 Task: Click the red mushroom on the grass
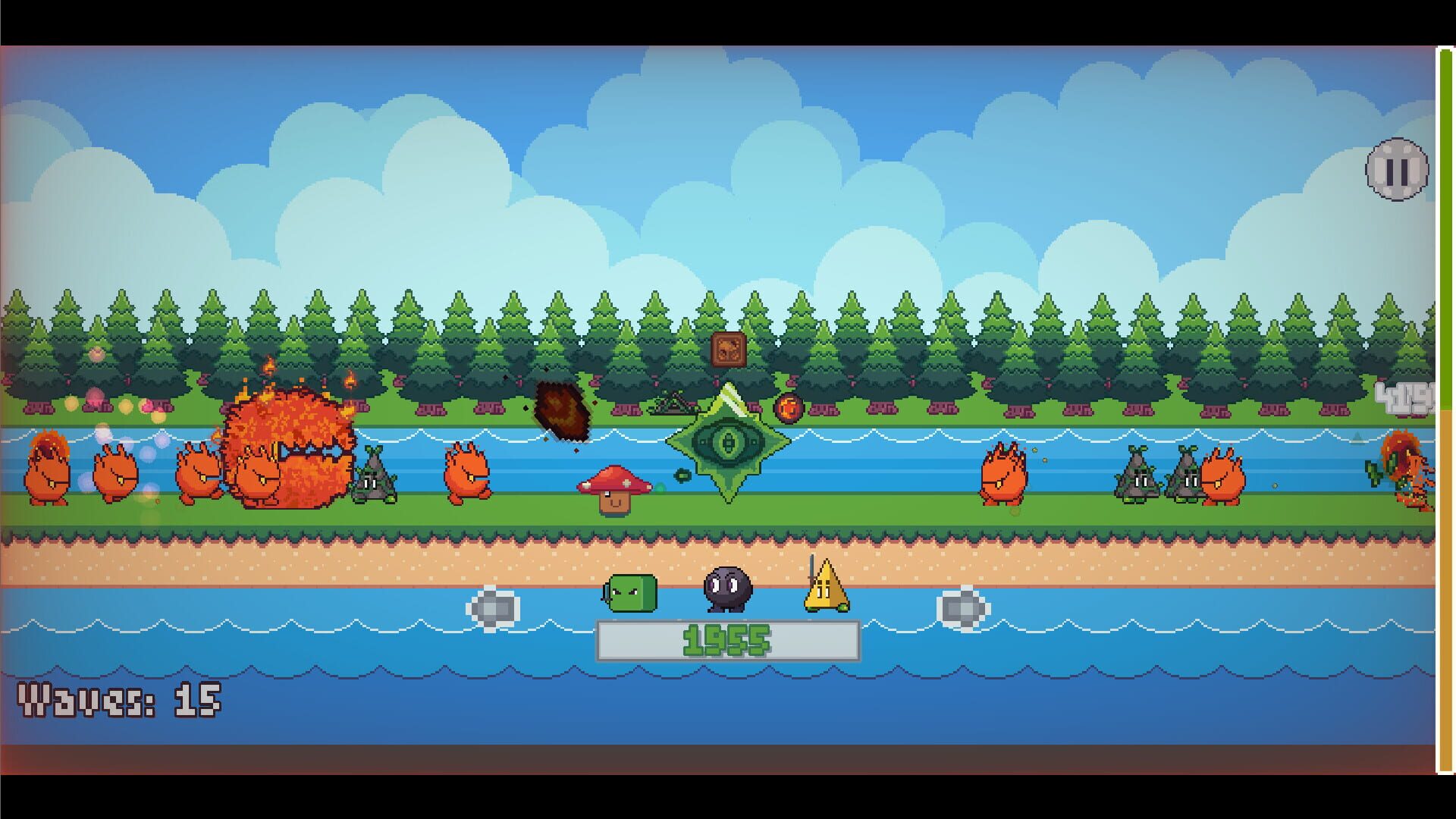615,489
